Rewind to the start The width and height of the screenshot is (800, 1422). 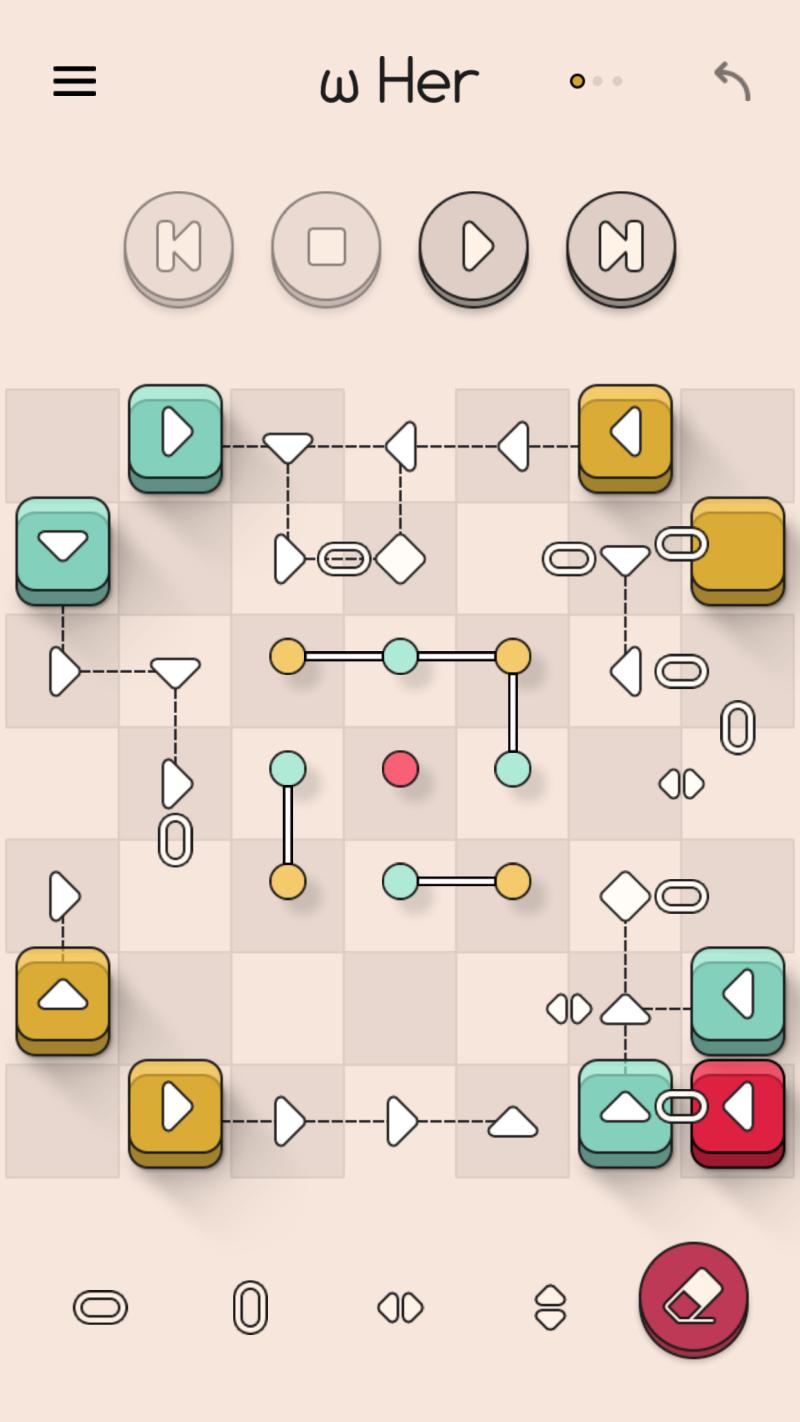[179, 246]
